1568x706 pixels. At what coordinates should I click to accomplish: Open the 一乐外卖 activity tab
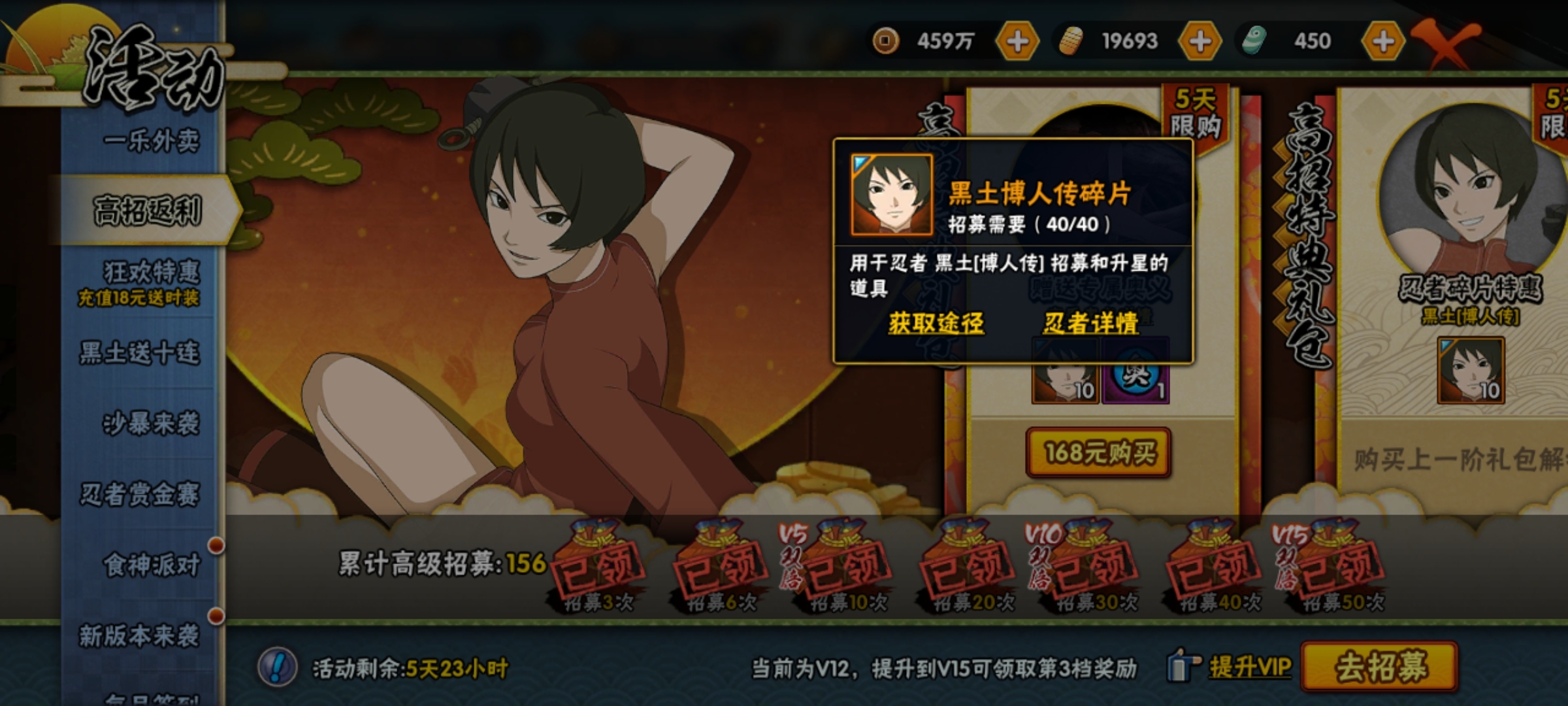pyautogui.click(x=150, y=141)
